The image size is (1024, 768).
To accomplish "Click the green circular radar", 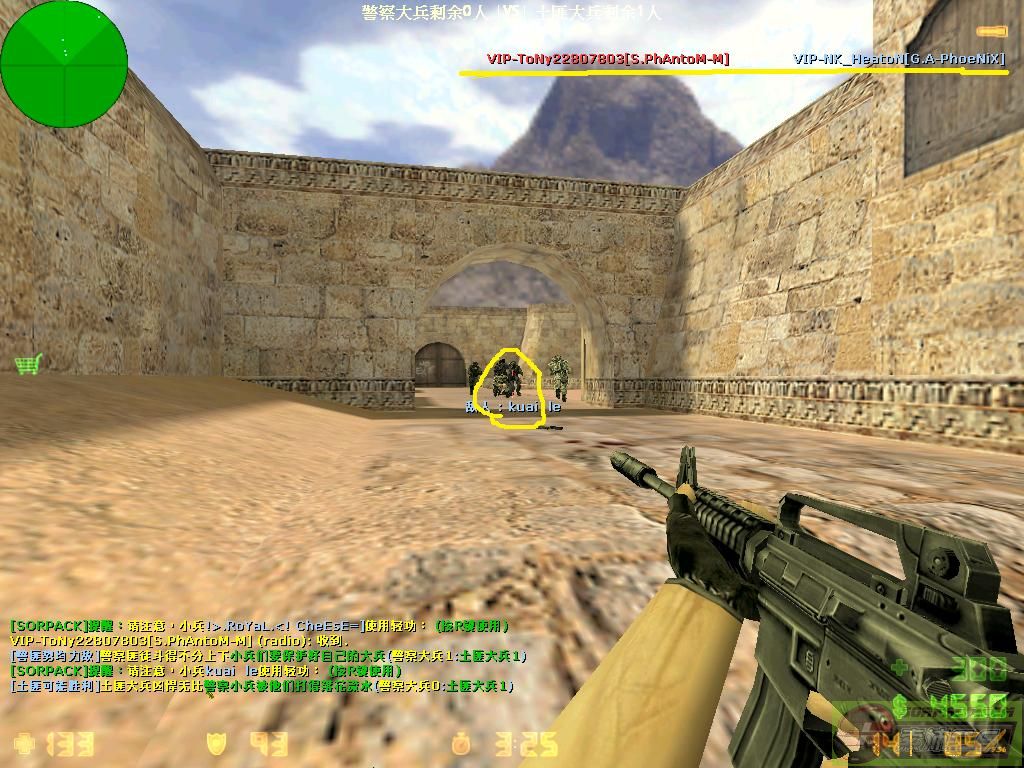I will click(64, 64).
